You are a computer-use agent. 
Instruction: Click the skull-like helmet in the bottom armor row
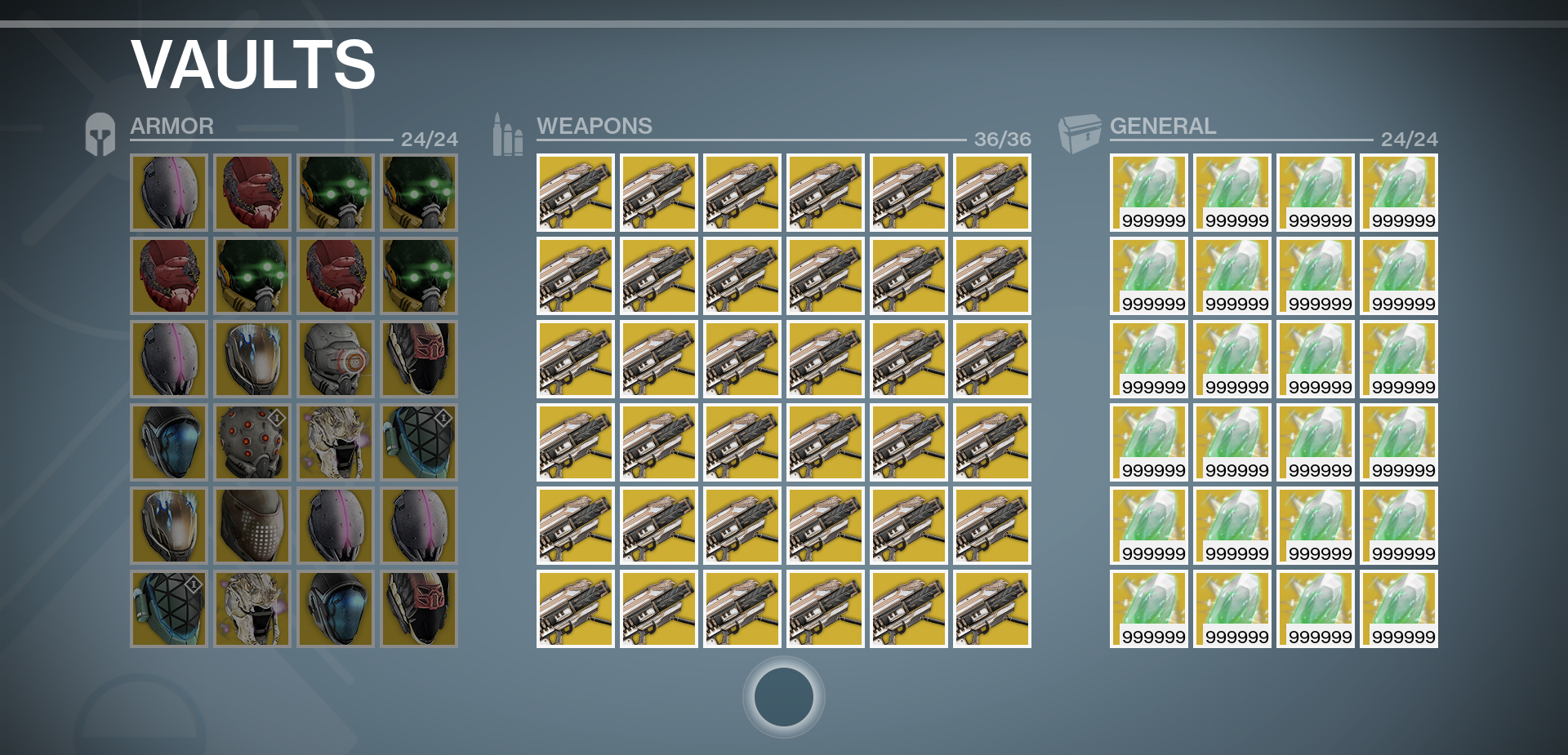(252, 608)
